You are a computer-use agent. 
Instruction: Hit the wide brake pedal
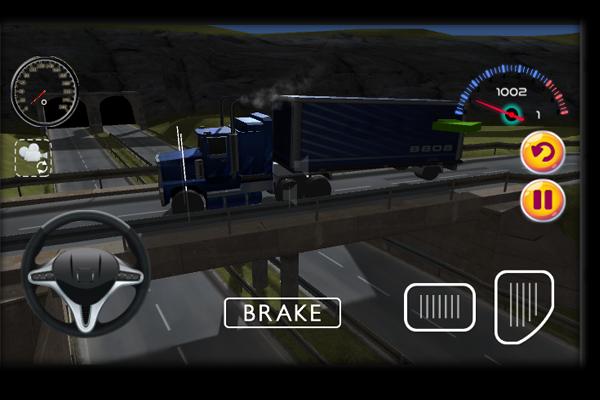click(439, 307)
